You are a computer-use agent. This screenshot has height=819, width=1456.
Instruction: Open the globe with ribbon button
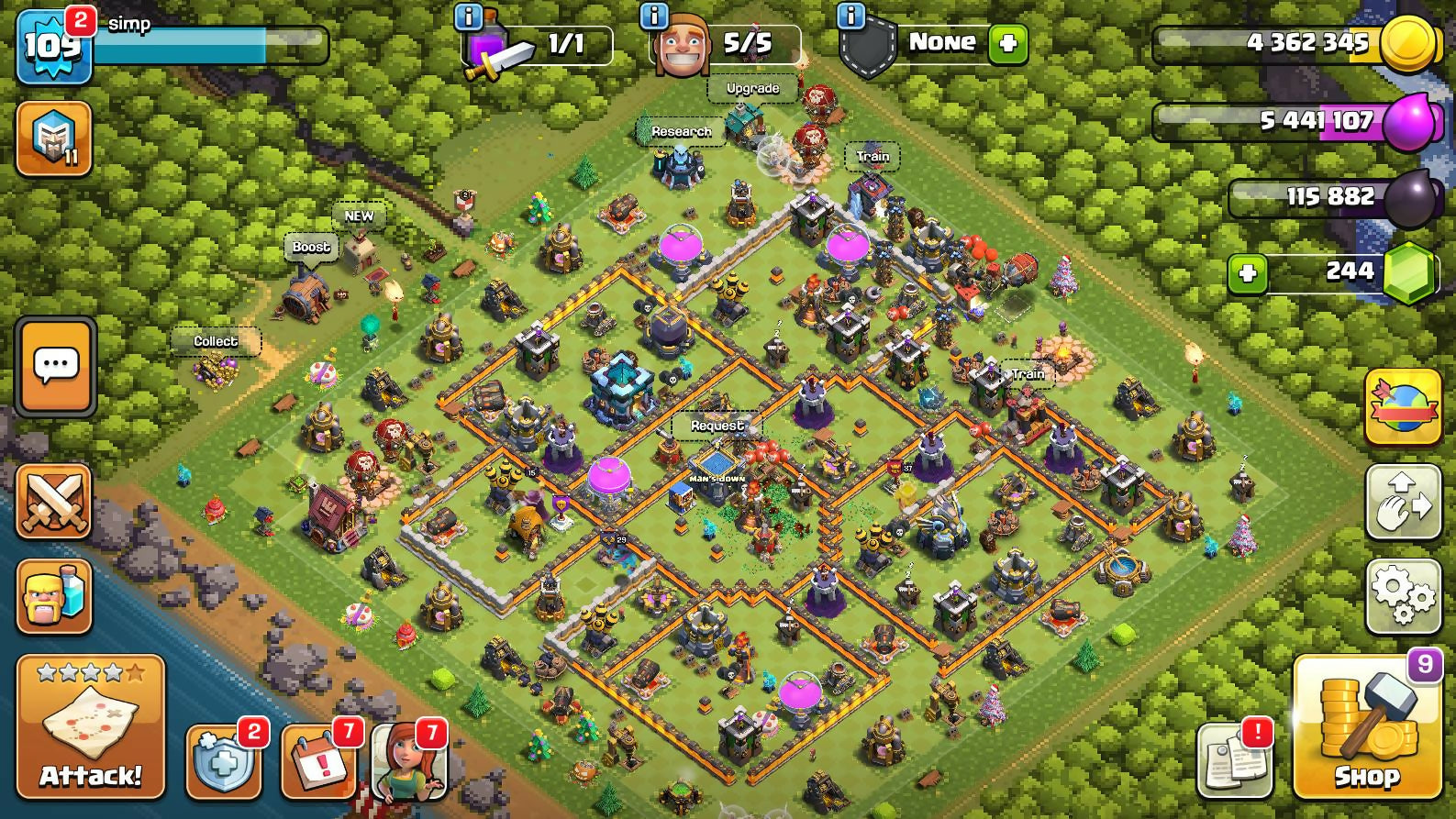tap(1403, 407)
